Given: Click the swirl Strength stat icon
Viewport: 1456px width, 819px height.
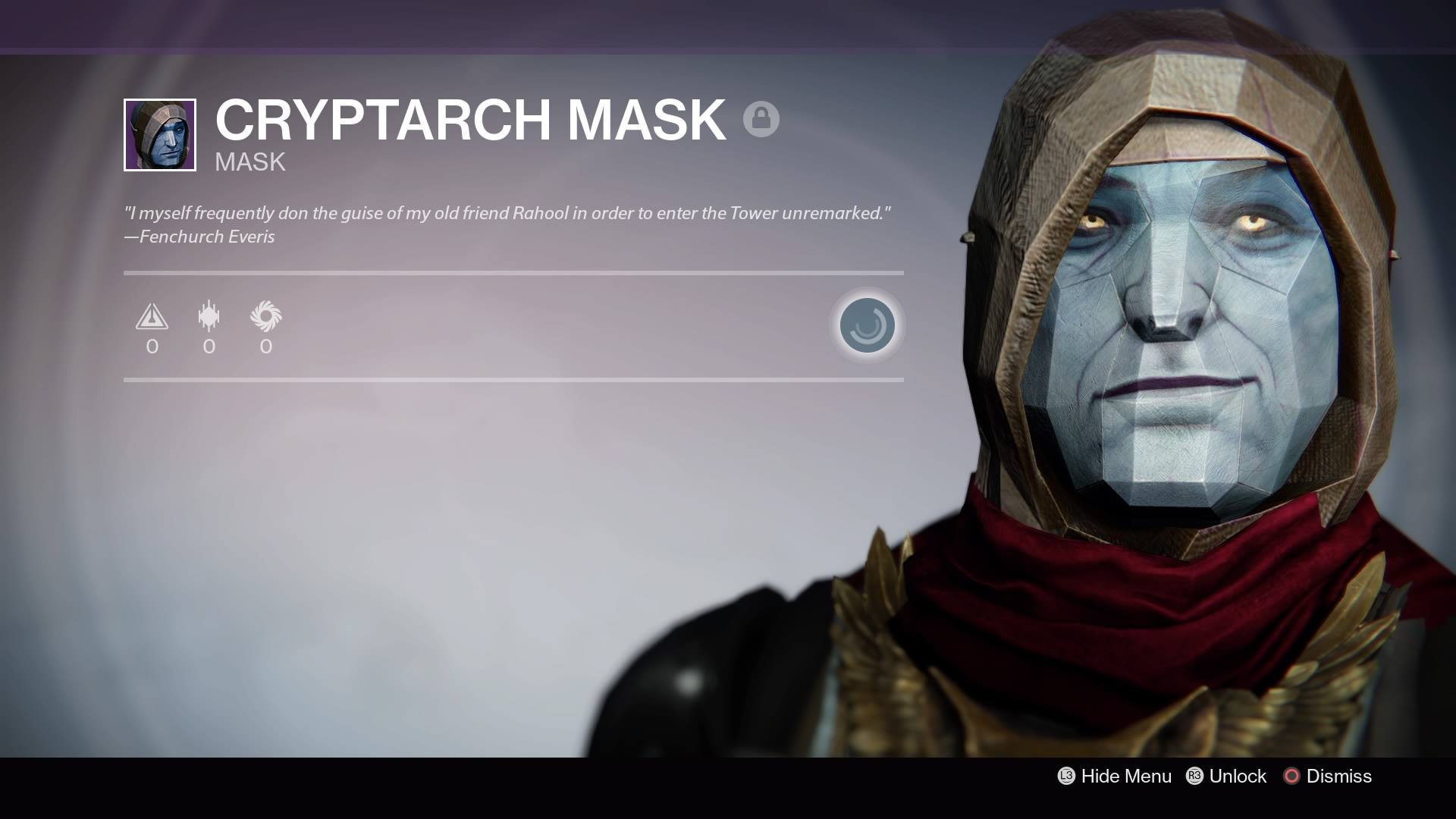Looking at the screenshot, I should point(265,316).
